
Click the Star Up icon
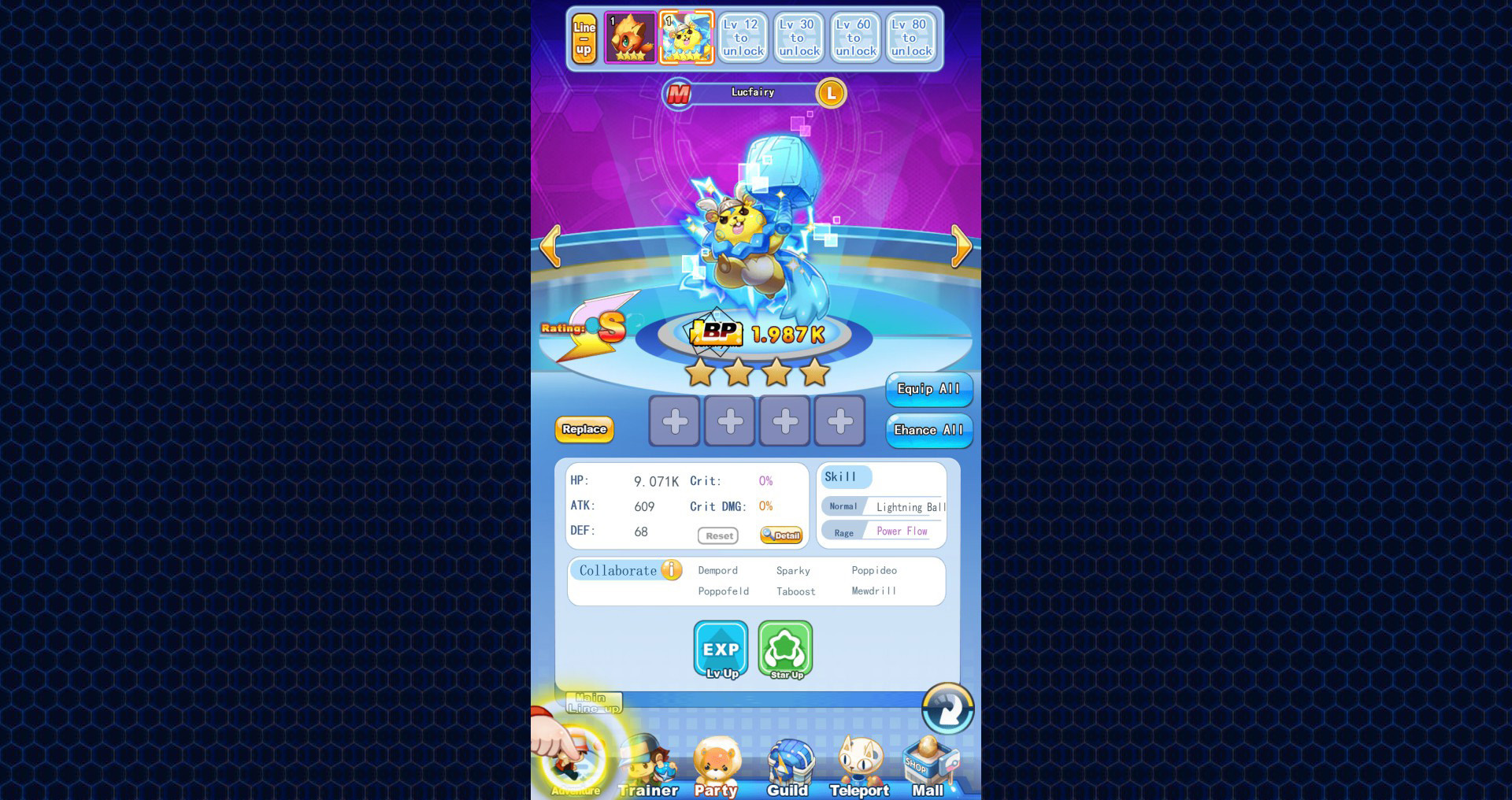[x=785, y=650]
